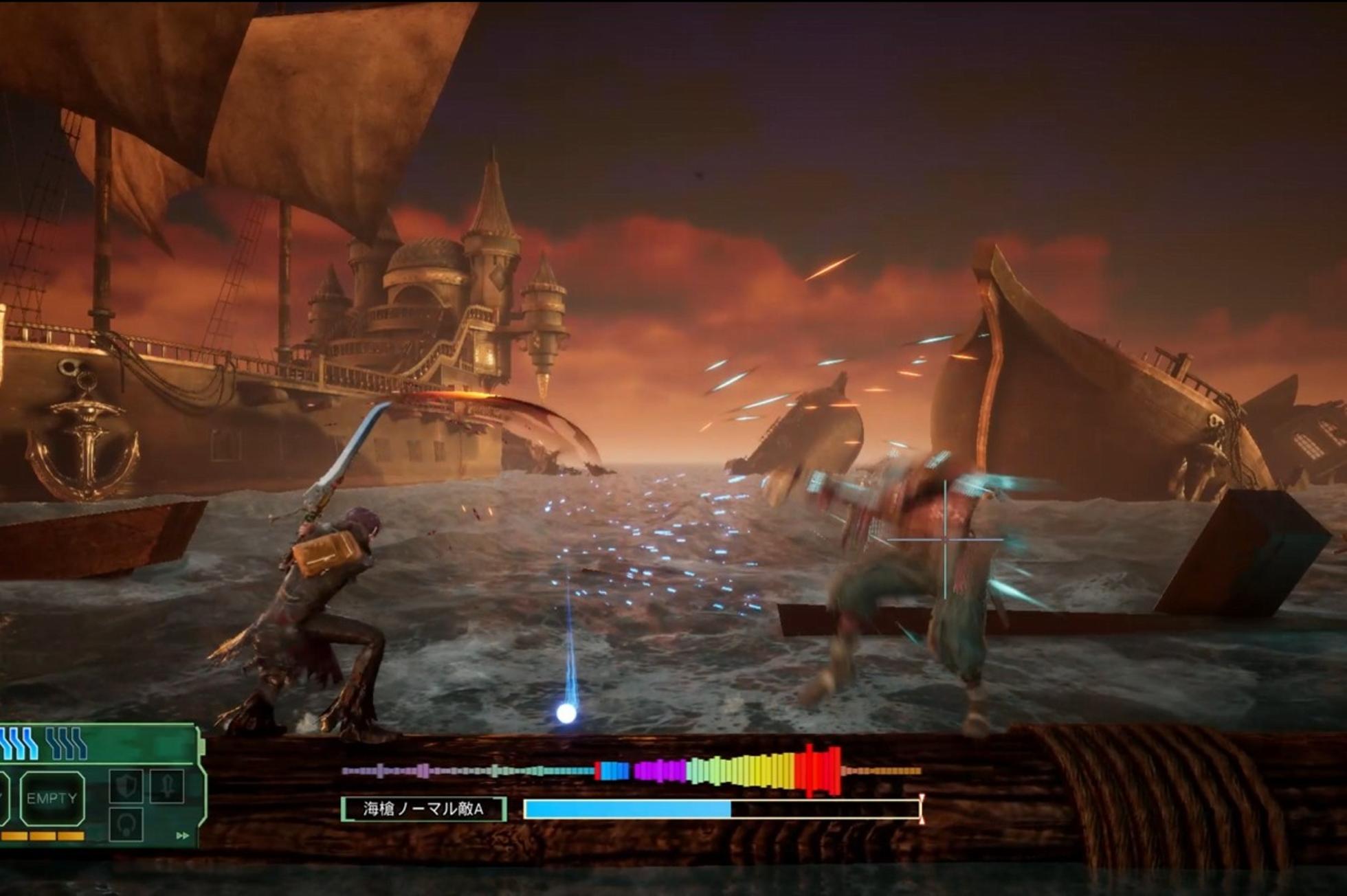Activate the shield buff icon
This screenshot has width=1347, height=896.
click(126, 786)
